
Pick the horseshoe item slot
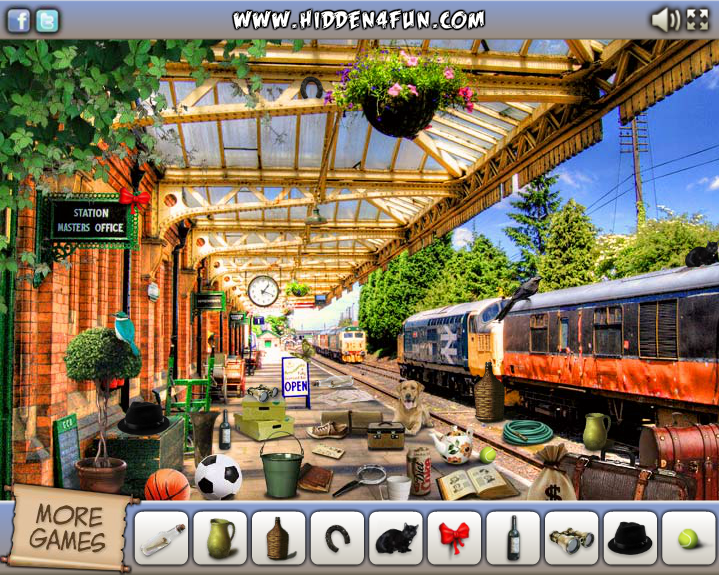pos(337,538)
